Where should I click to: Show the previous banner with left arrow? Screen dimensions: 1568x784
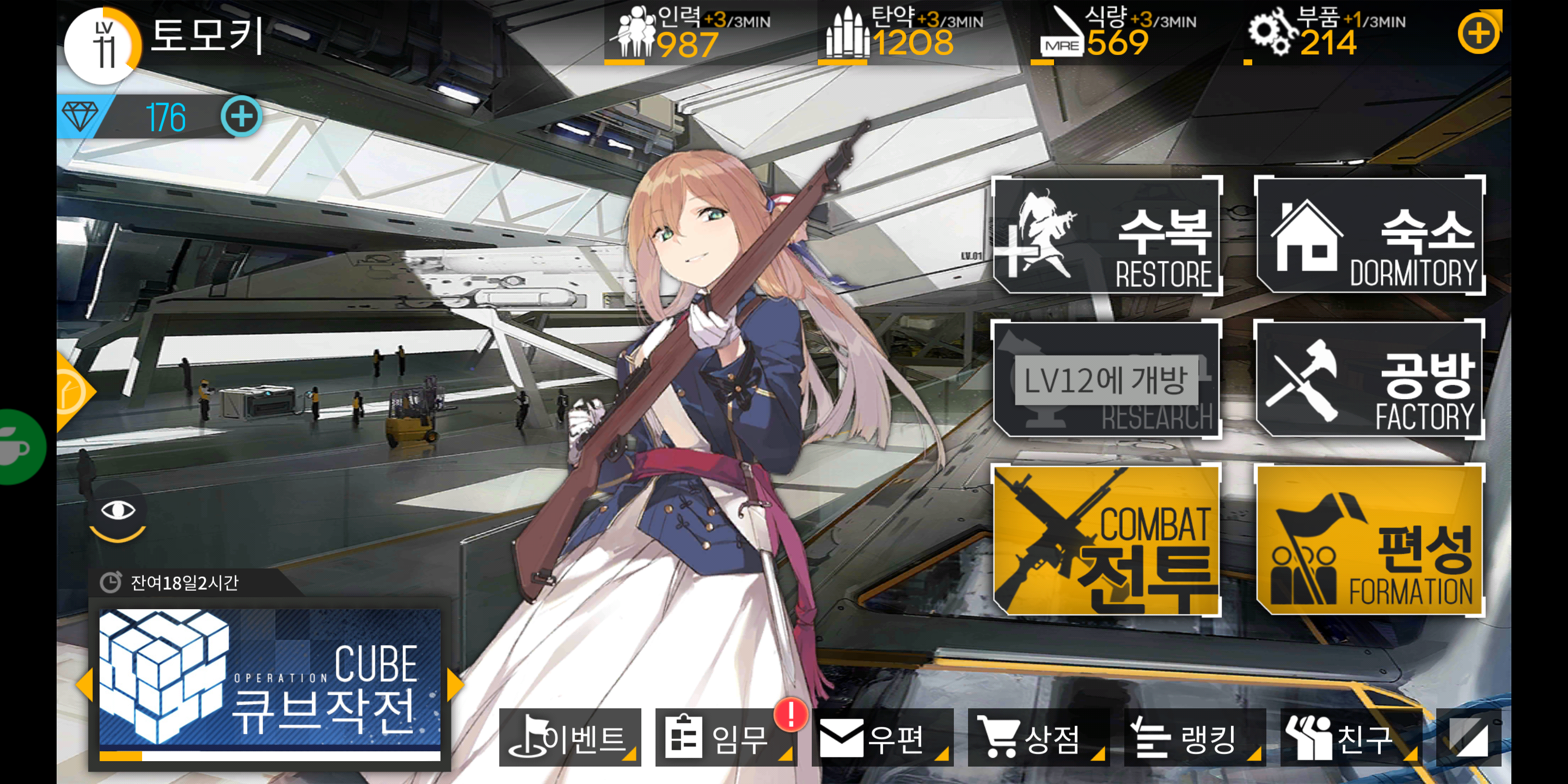84,684
